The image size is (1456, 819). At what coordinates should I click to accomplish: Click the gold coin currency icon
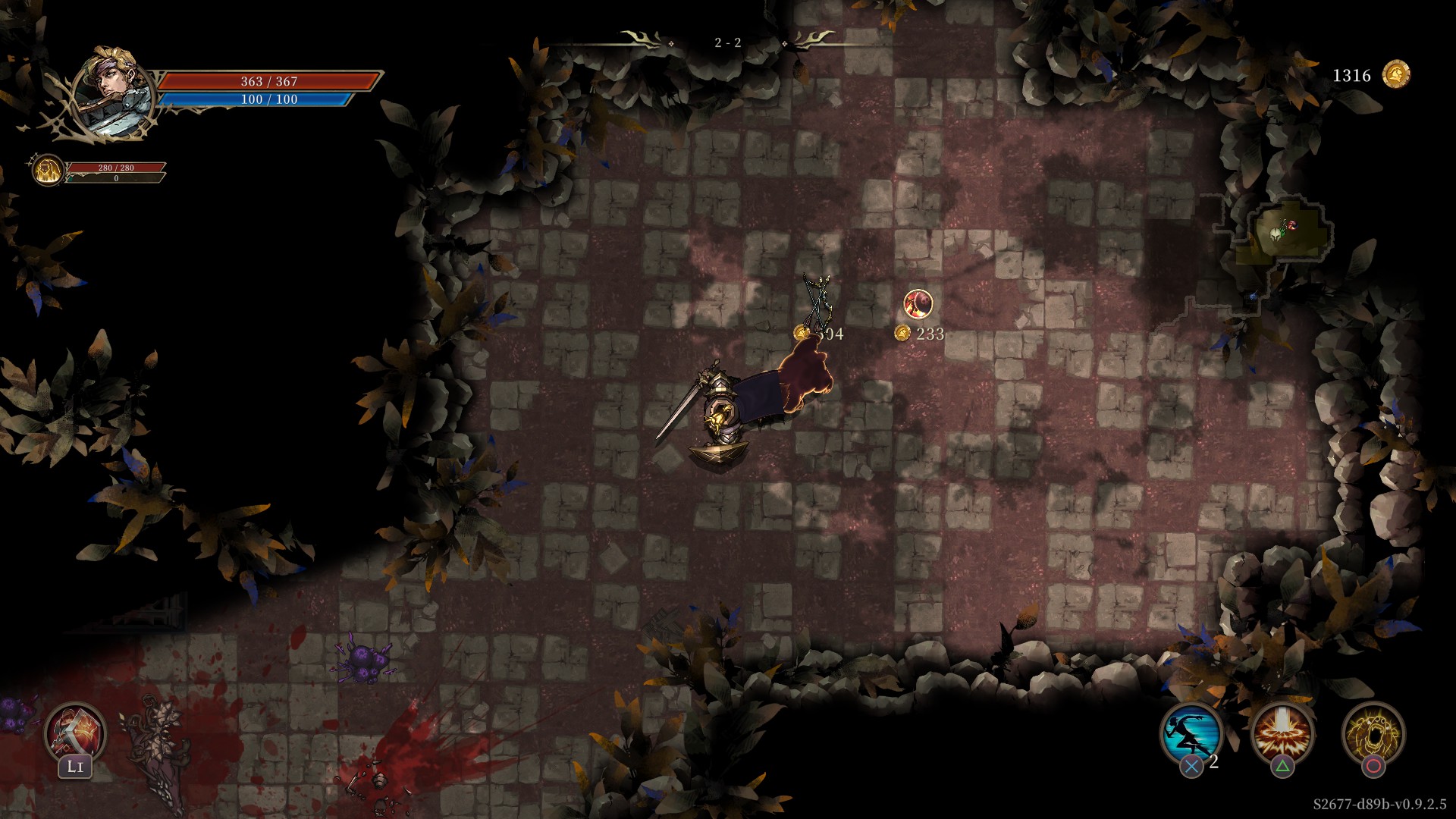[x=1396, y=75]
